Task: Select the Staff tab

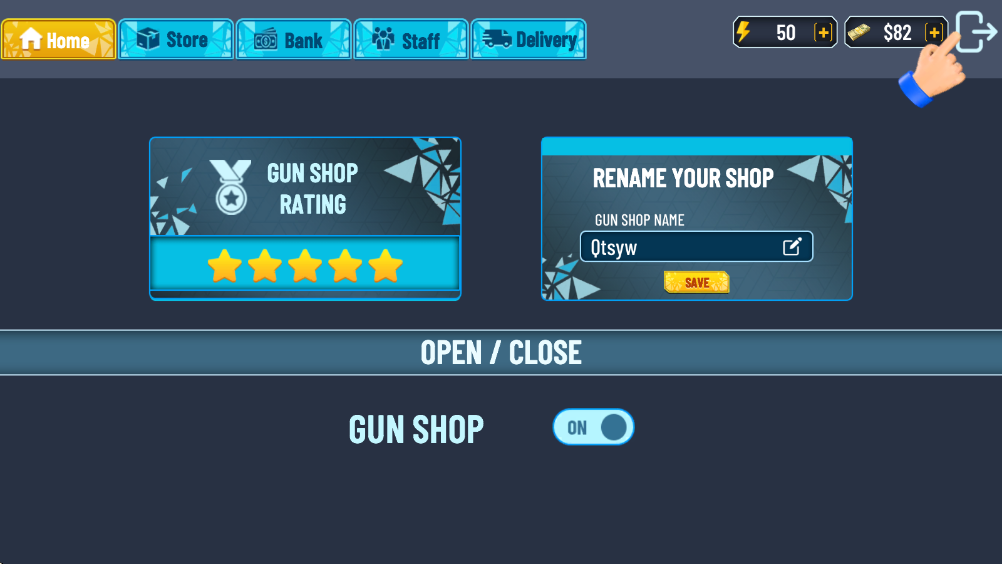Action: pos(410,40)
